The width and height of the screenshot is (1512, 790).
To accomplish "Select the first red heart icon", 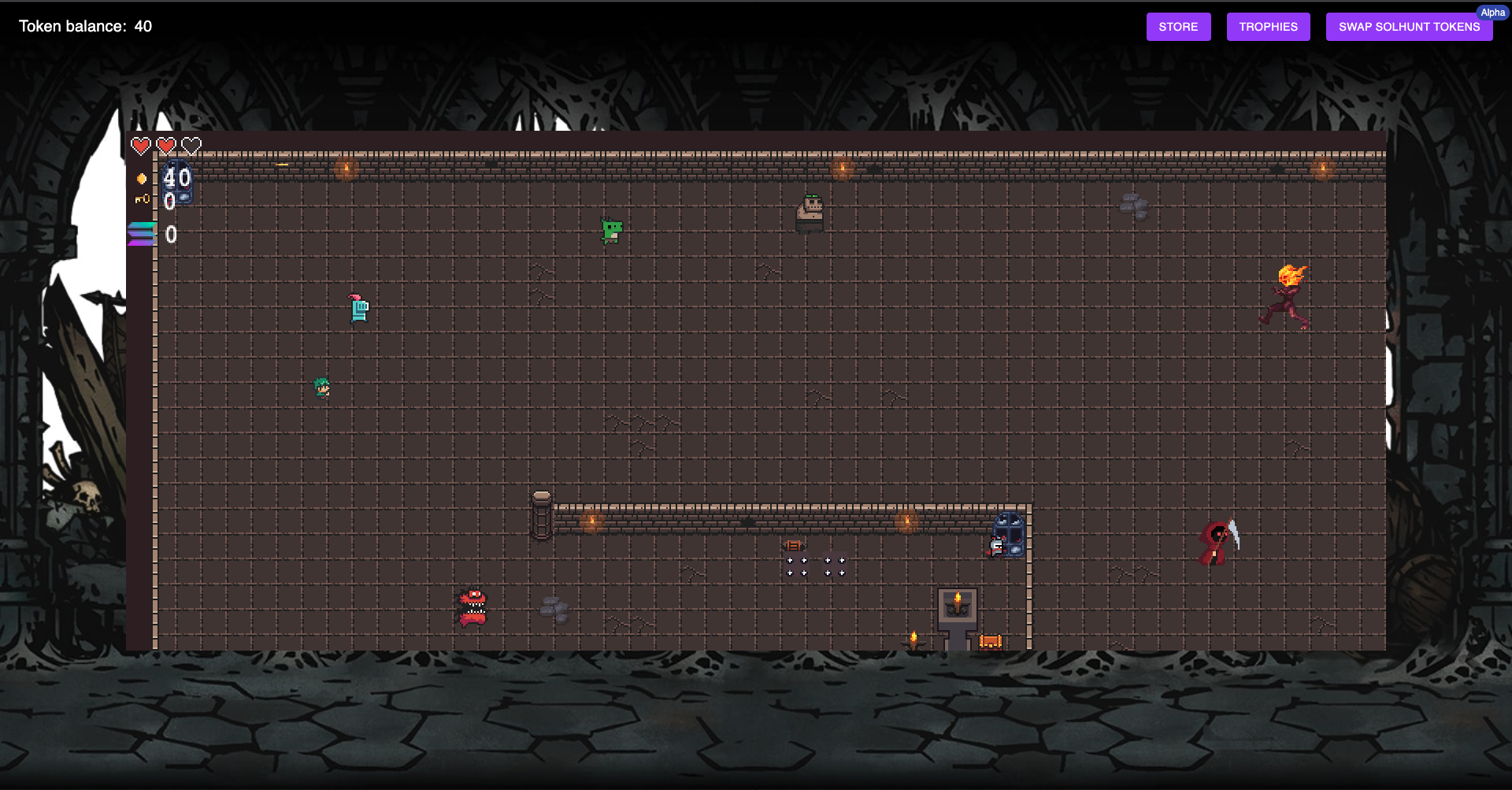I will coord(140,145).
